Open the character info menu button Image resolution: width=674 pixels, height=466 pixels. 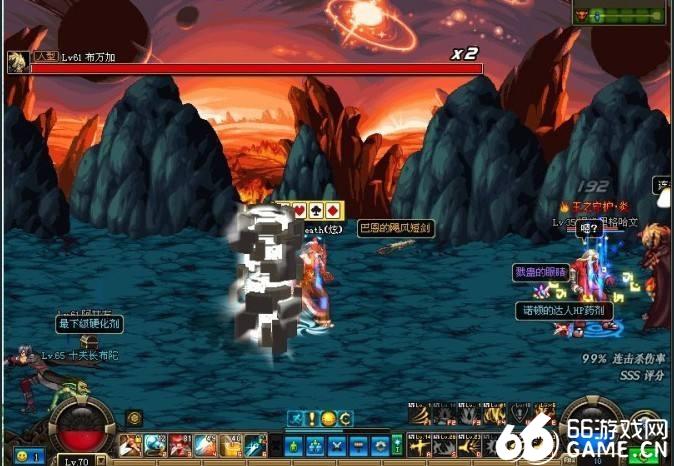pos(295,445)
